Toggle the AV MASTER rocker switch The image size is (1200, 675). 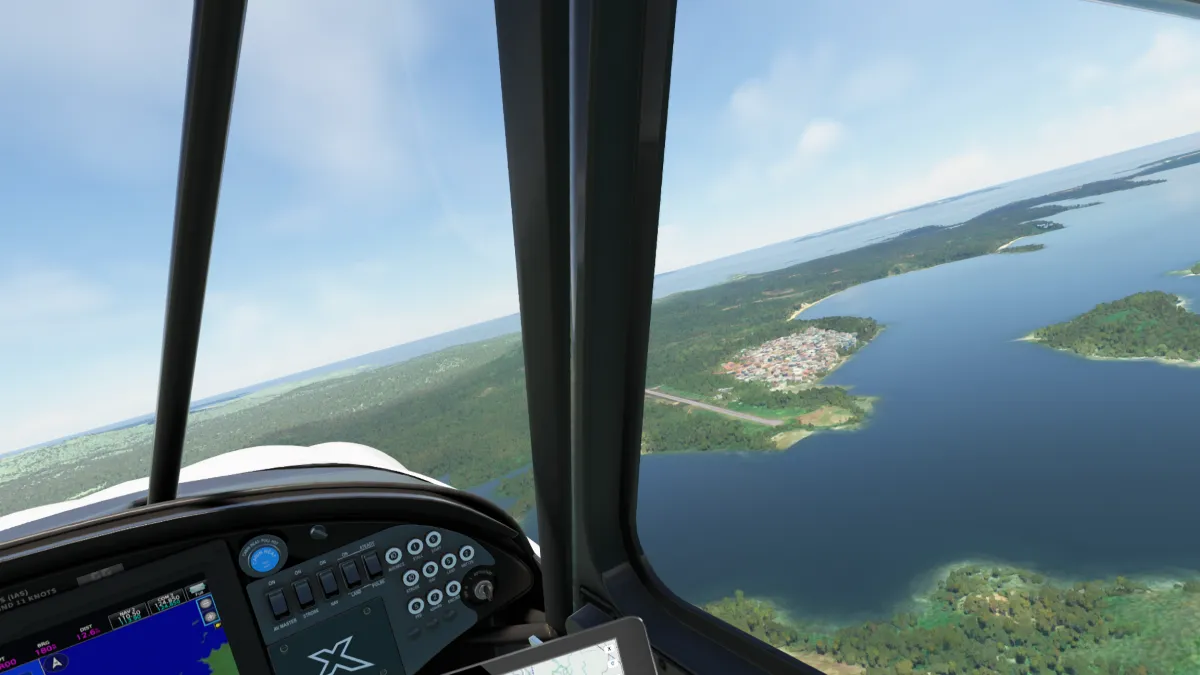278,603
